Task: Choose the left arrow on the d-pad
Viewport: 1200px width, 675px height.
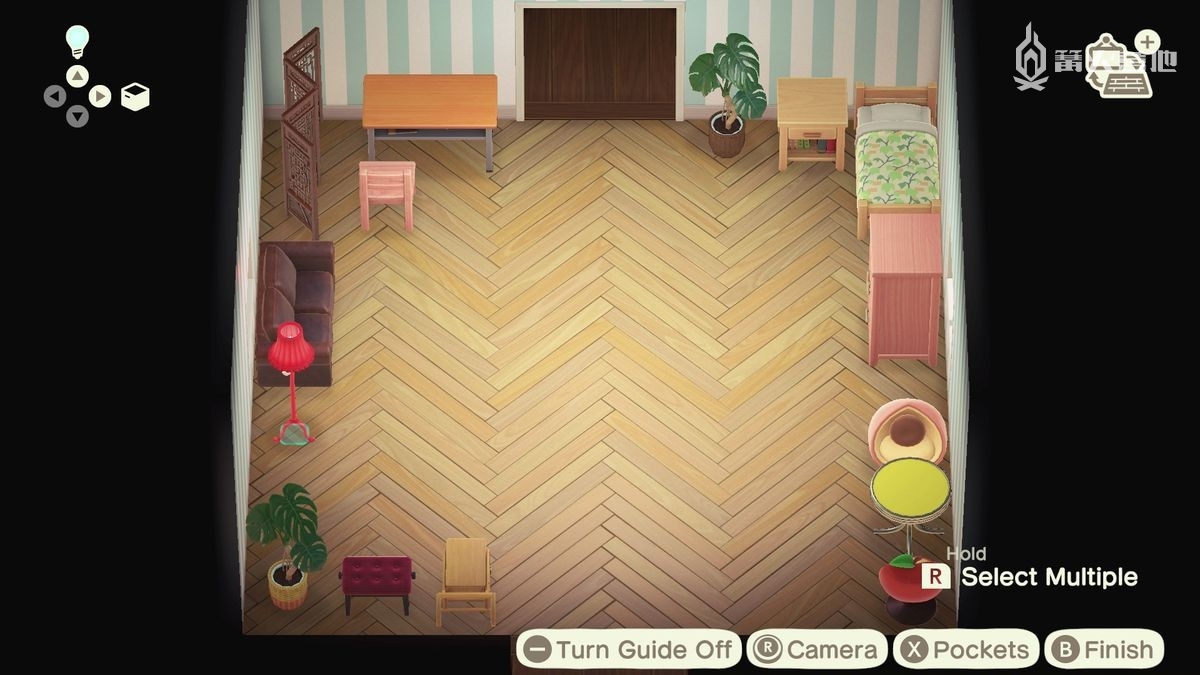Action: 55,97
